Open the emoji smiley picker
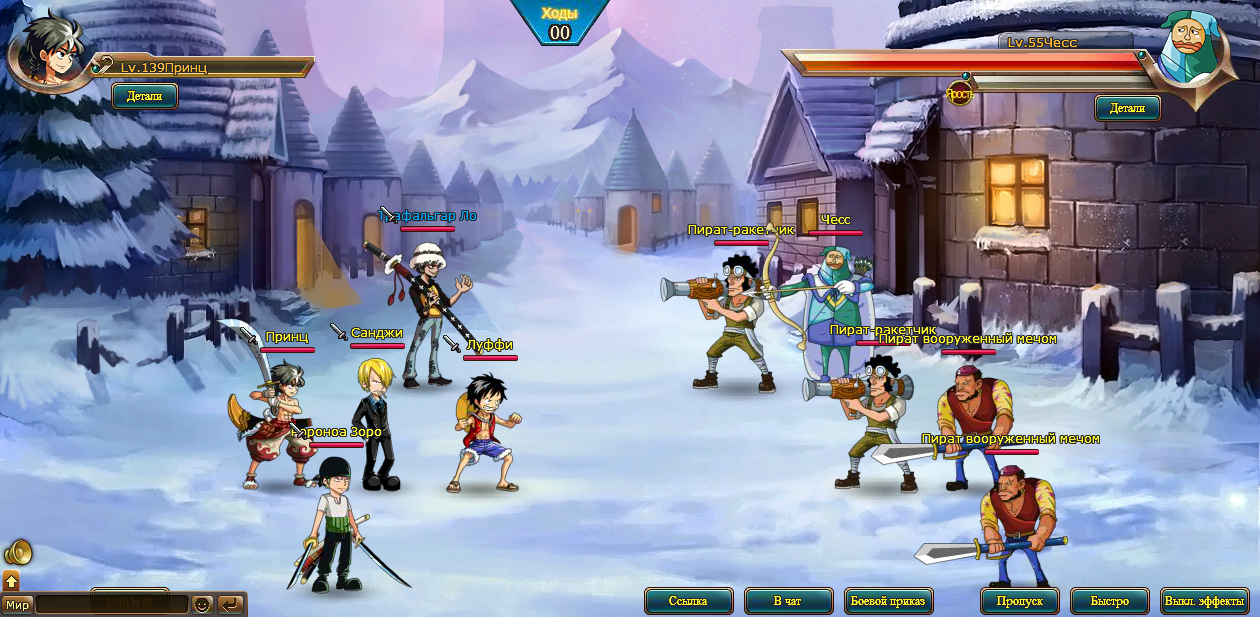Viewport: 1260px width, 617px height. 202,605
